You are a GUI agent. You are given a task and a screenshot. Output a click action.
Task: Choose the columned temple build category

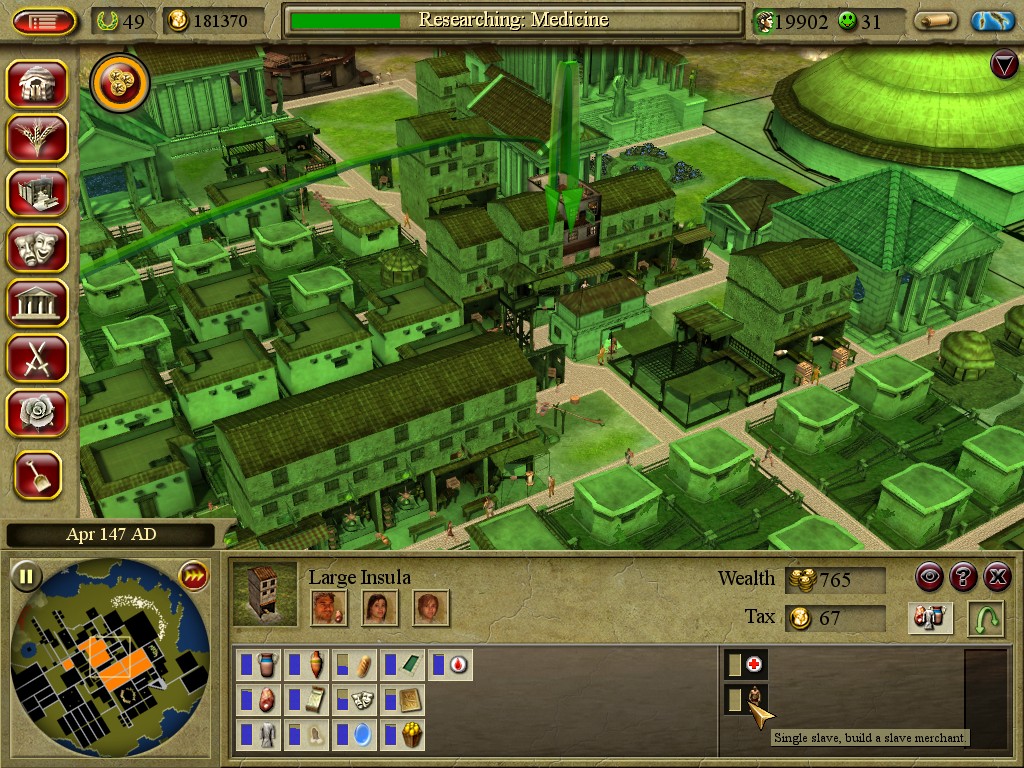(38, 302)
